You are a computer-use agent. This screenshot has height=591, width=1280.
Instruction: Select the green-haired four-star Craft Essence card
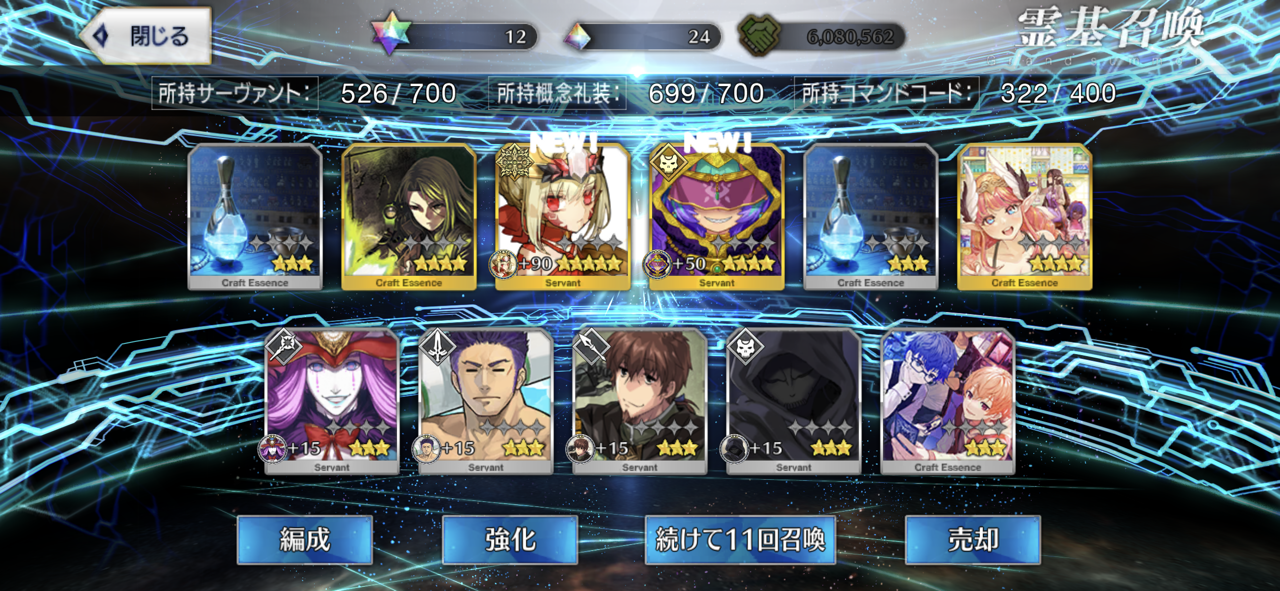point(409,217)
